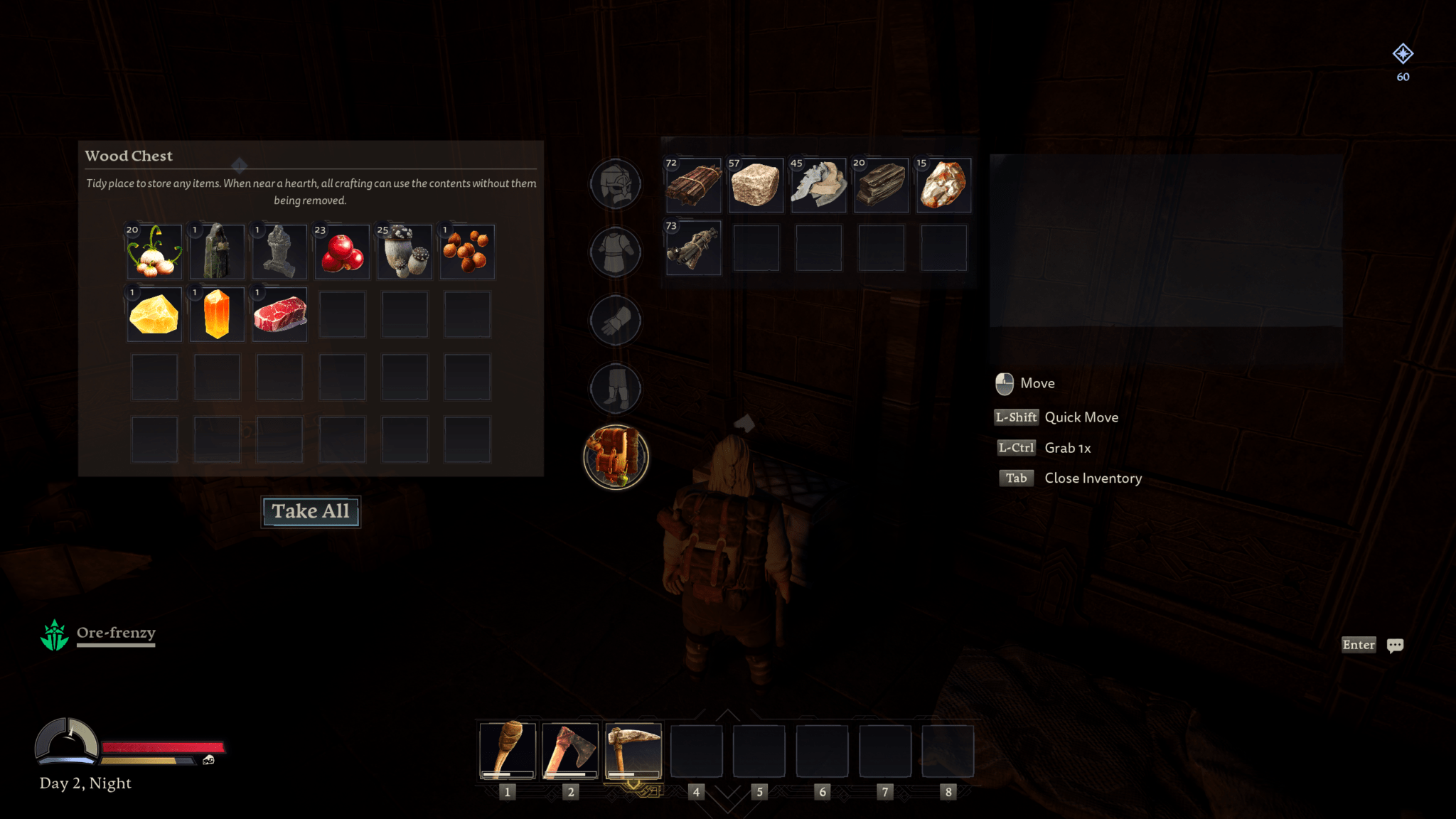Open the helmet equipment slot
The width and height of the screenshot is (1456, 819).
[616, 183]
